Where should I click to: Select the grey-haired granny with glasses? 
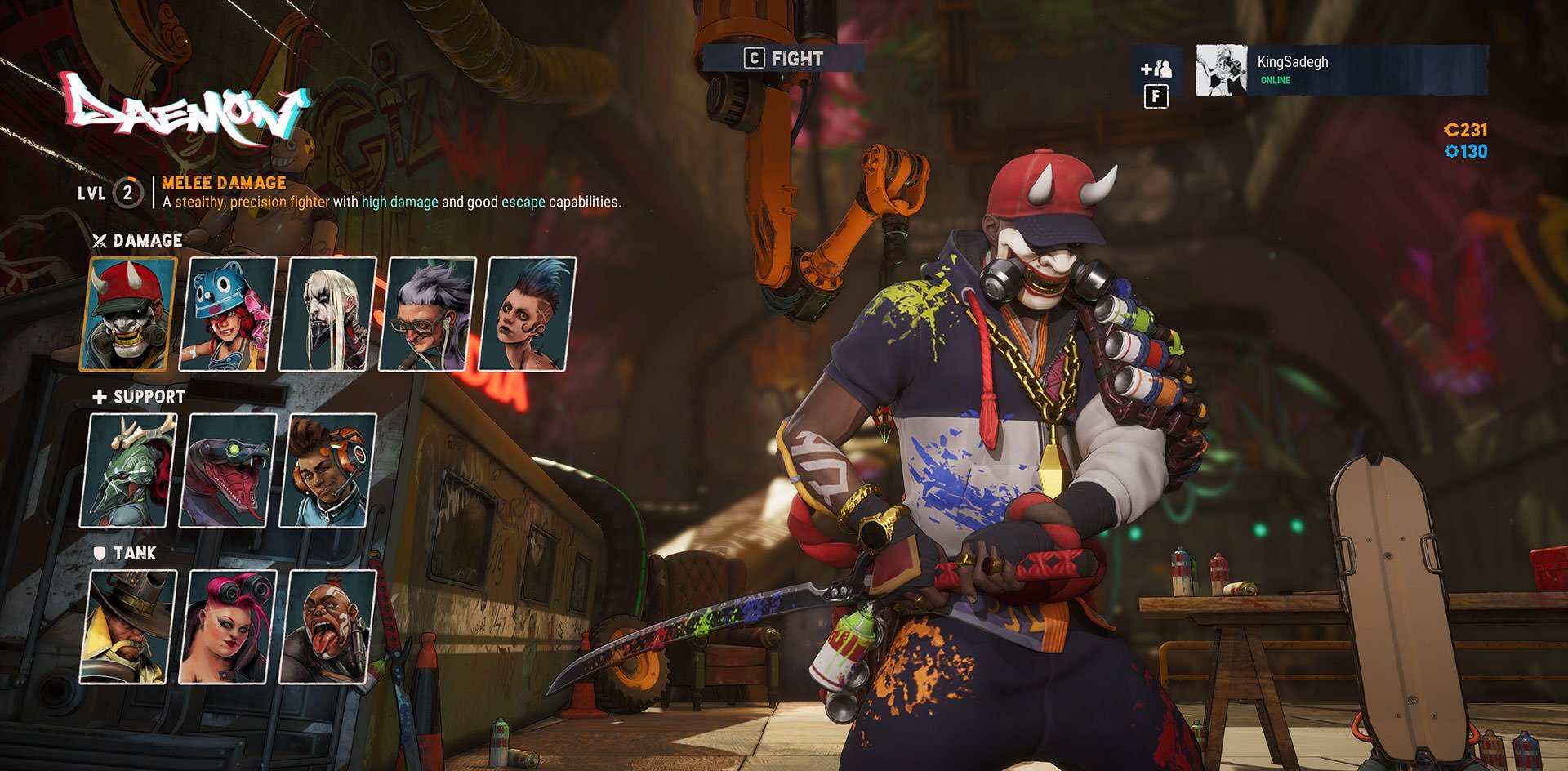427,314
